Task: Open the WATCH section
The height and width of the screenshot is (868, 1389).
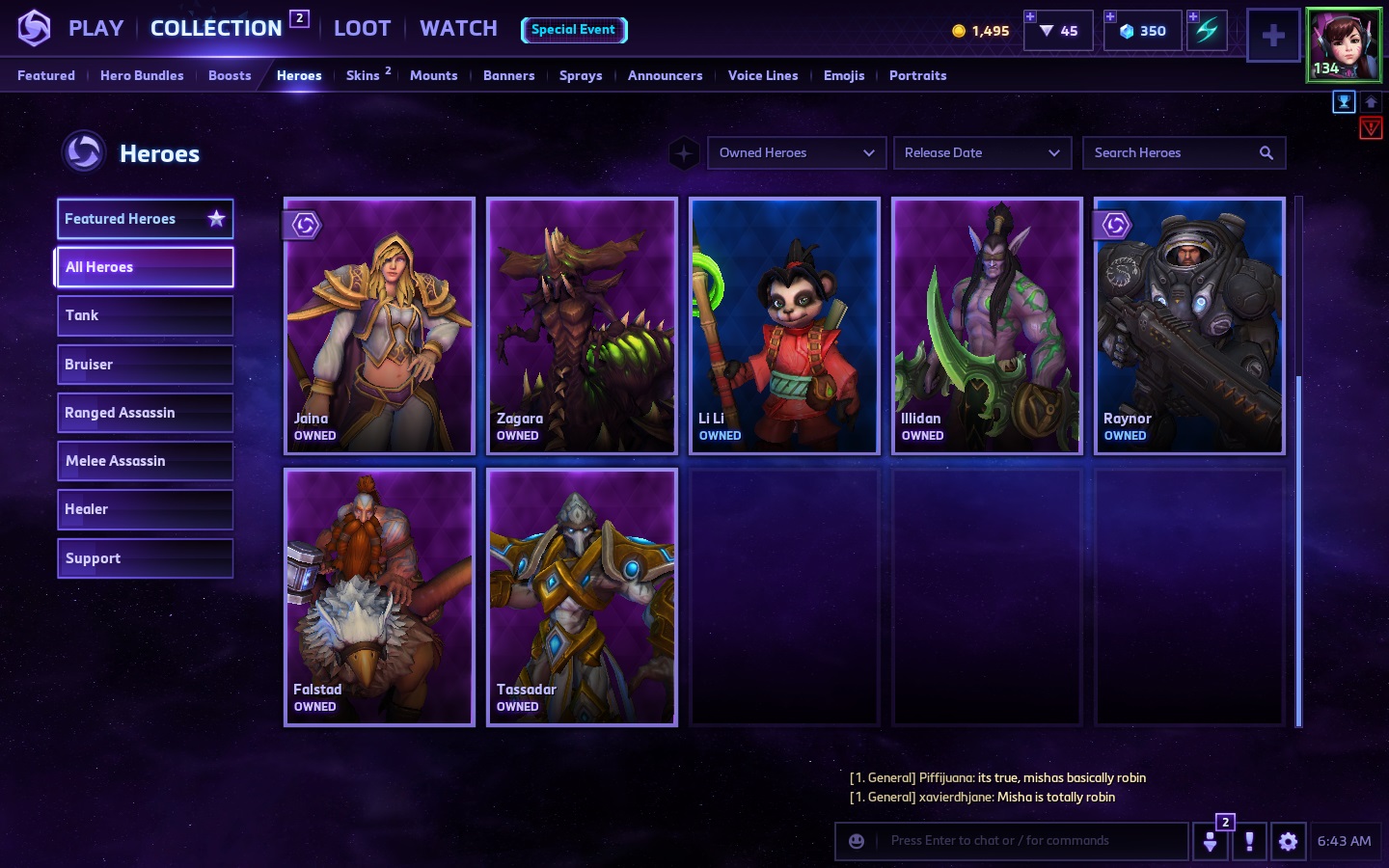Action: [458, 29]
